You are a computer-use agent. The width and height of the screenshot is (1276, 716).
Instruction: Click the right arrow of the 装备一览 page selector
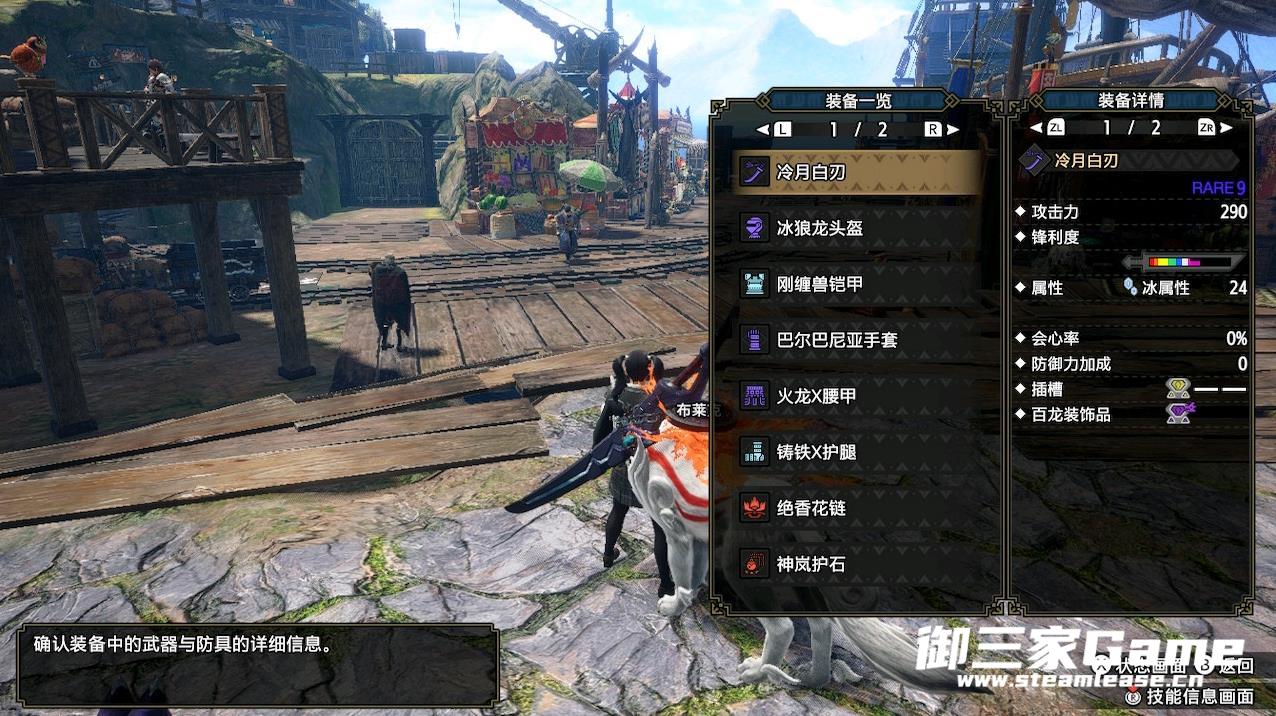[x=953, y=129]
